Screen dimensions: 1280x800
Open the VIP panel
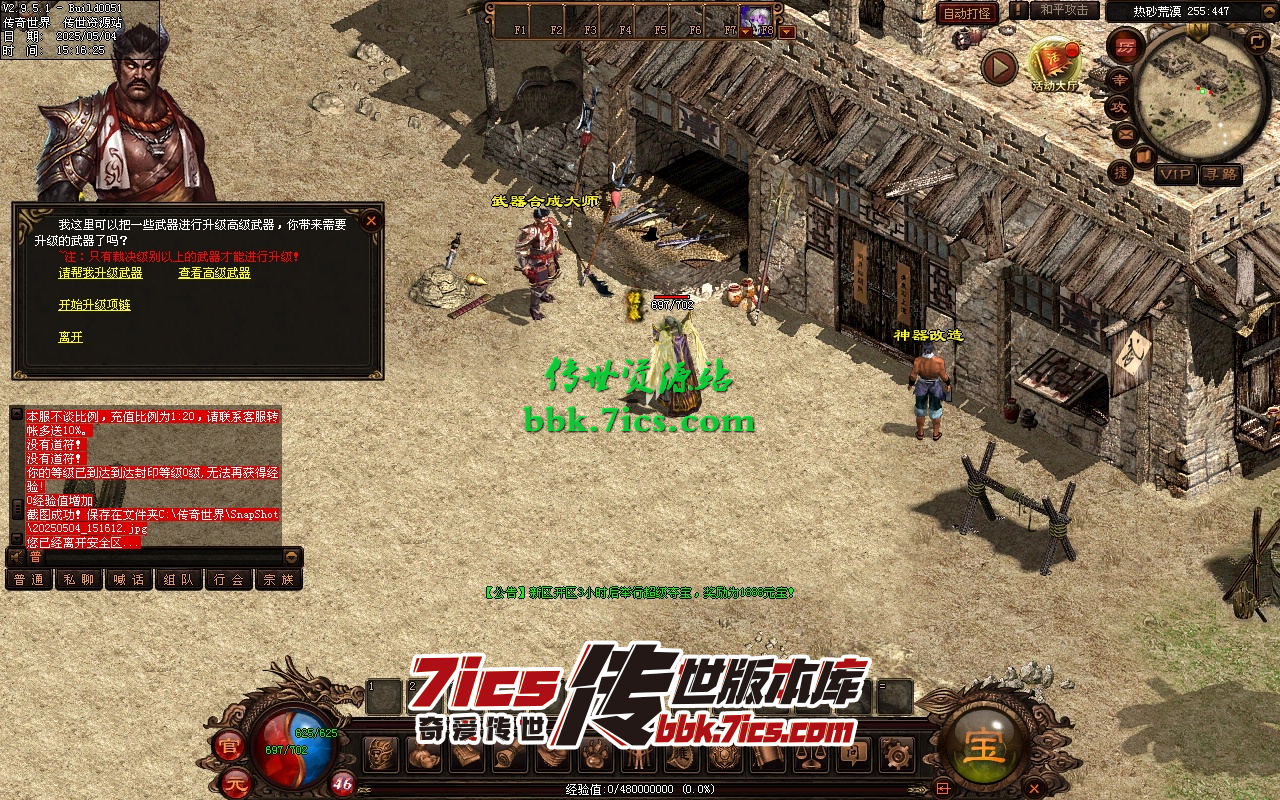coord(1176,175)
